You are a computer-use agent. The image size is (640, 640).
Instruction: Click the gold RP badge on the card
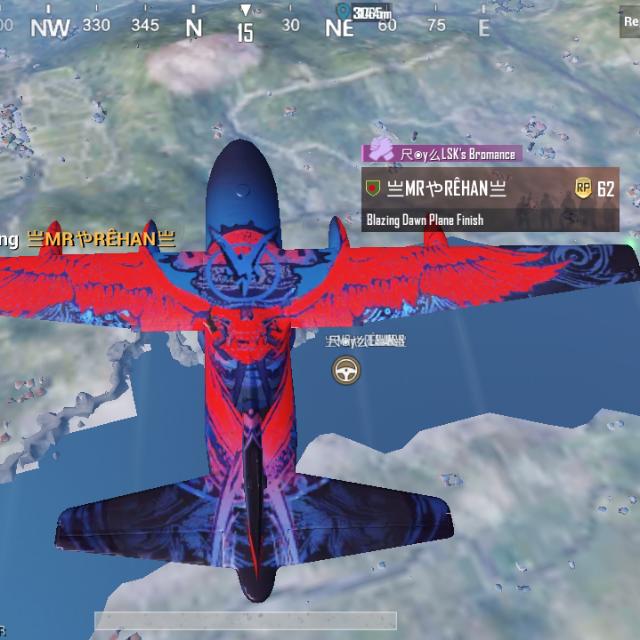583,188
